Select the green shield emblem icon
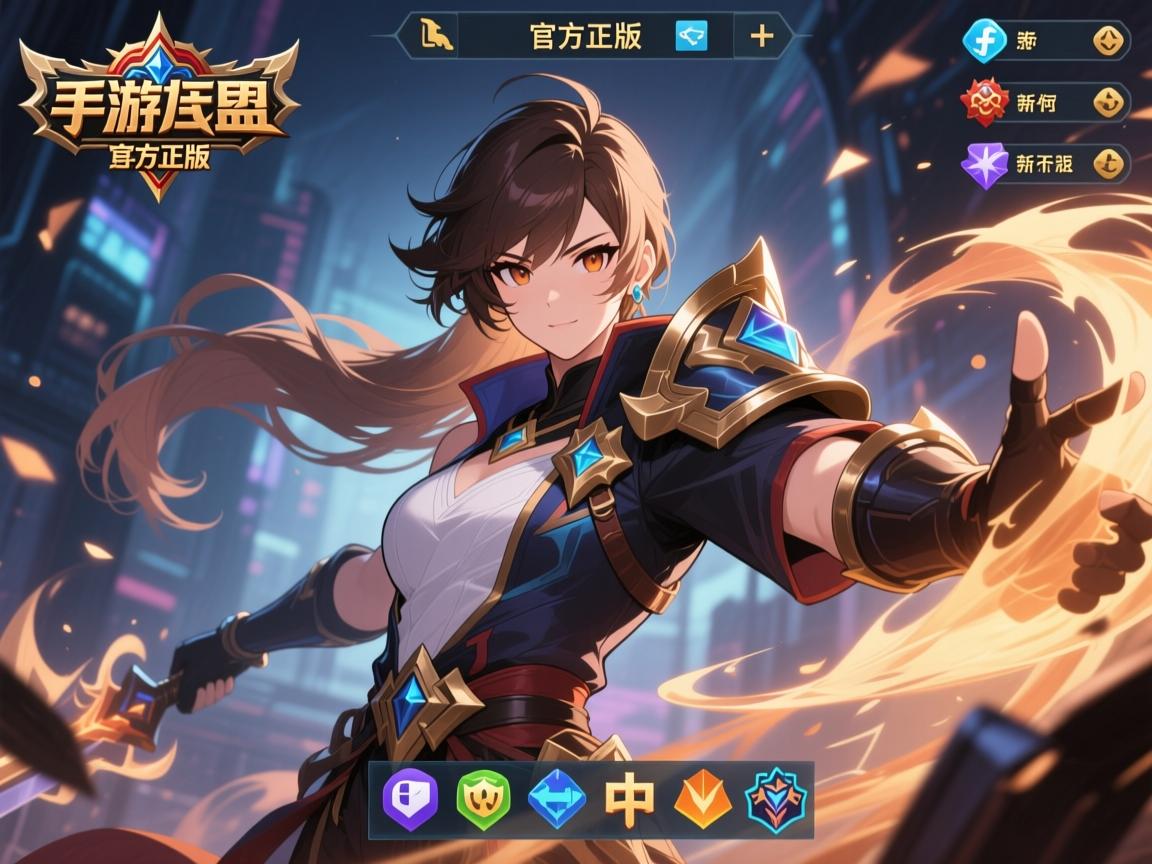This screenshot has width=1152, height=864. tap(482, 798)
